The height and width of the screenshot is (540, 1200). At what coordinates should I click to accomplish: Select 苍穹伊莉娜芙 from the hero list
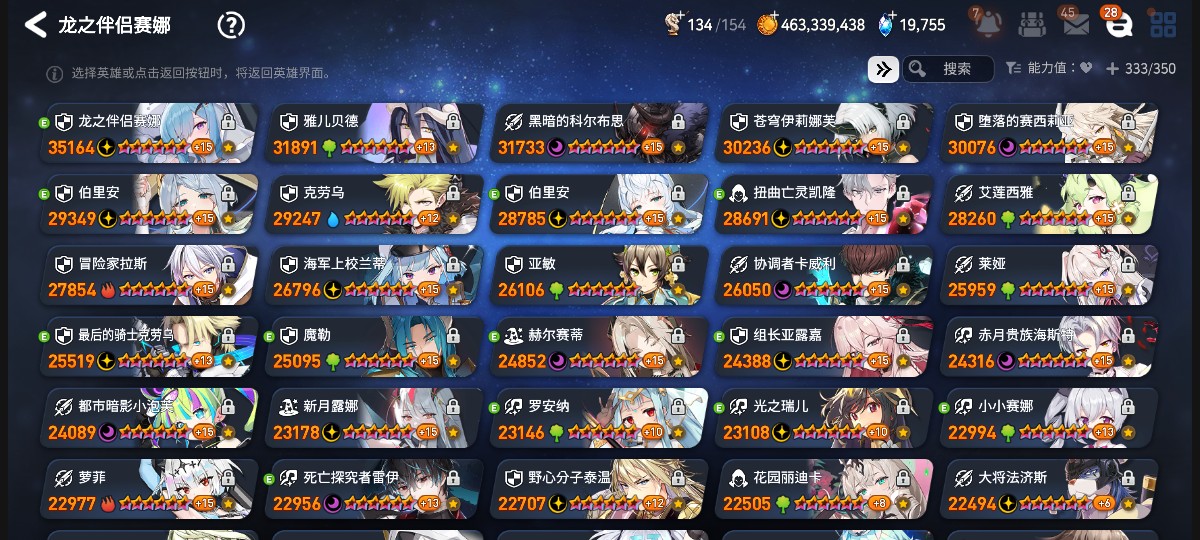[x=826, y=133]
